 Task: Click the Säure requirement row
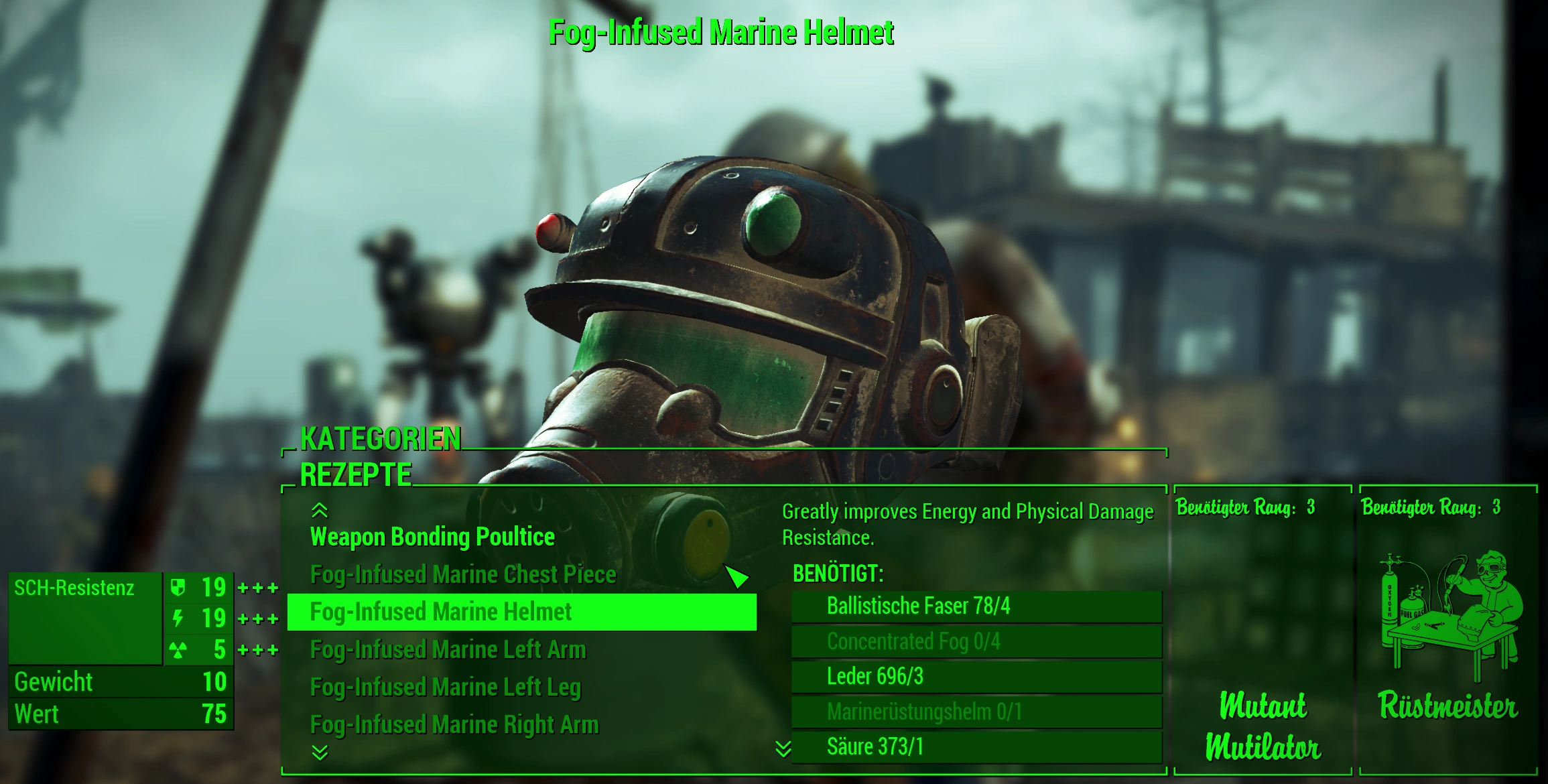pyautogui.click(x=976, y=747)
